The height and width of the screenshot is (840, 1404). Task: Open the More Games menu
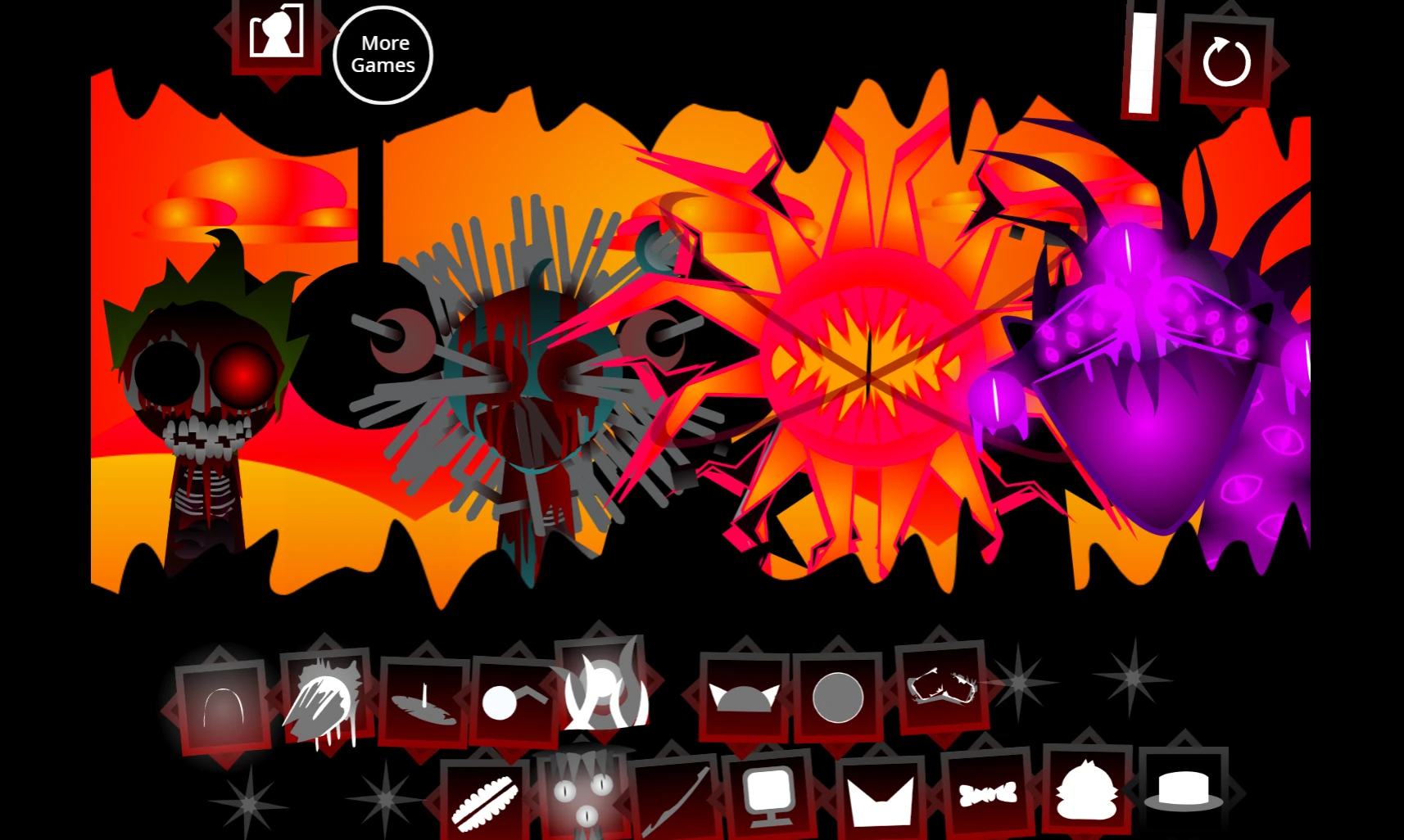pyautogui.click(x=383, y=54)
